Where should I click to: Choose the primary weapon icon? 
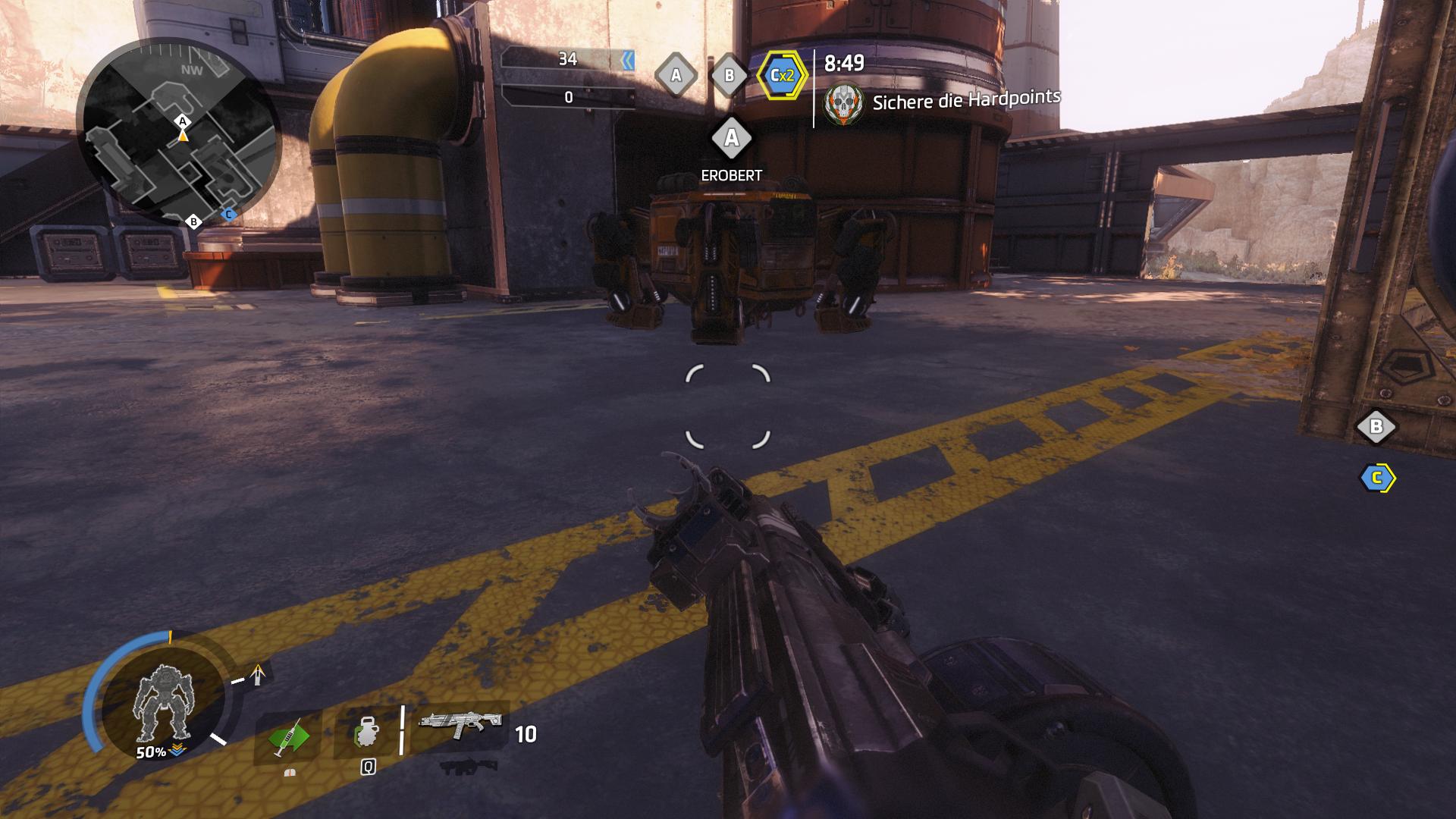[x=461, y=726]
